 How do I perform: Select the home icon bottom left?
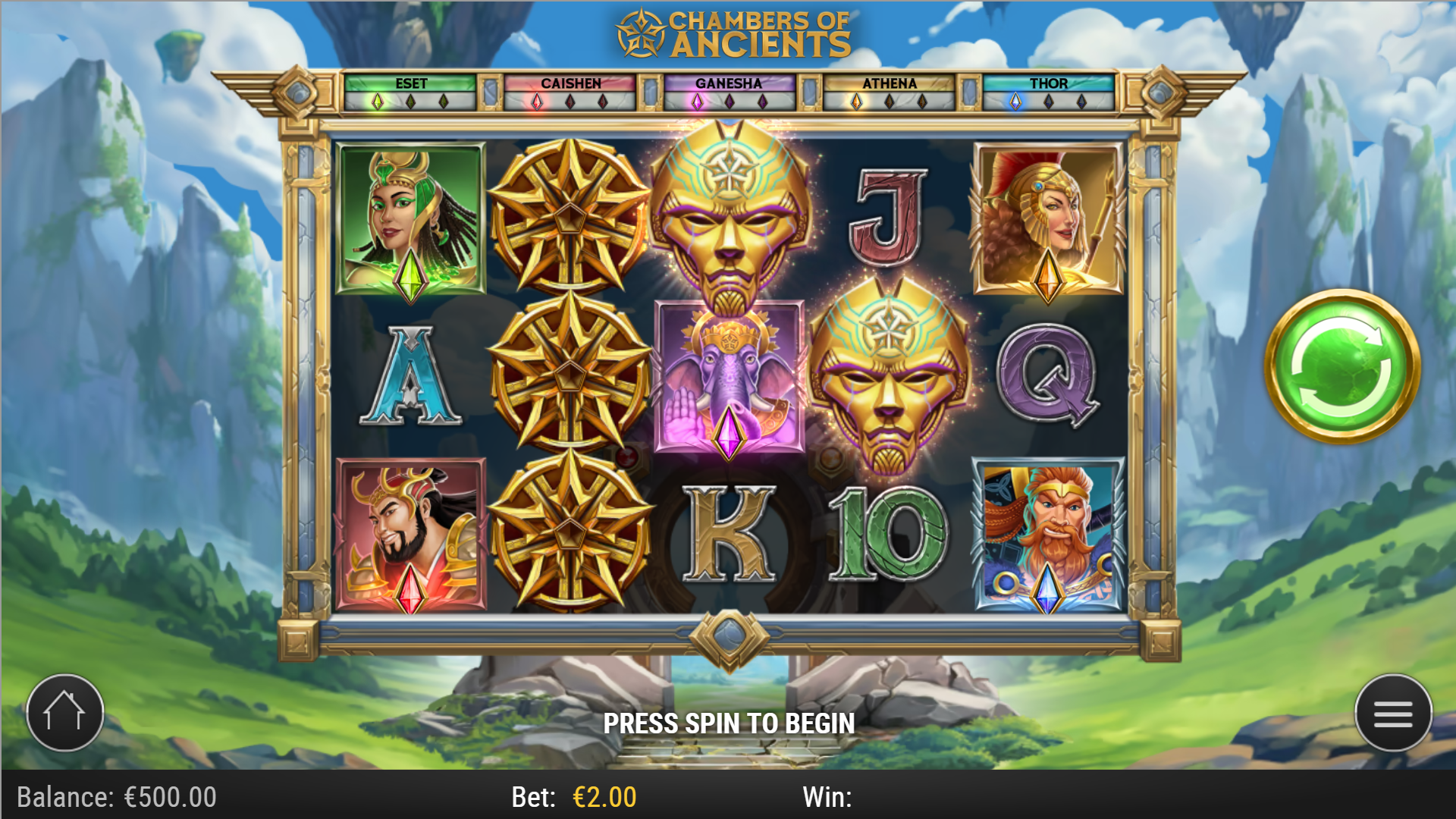[64, 711]
